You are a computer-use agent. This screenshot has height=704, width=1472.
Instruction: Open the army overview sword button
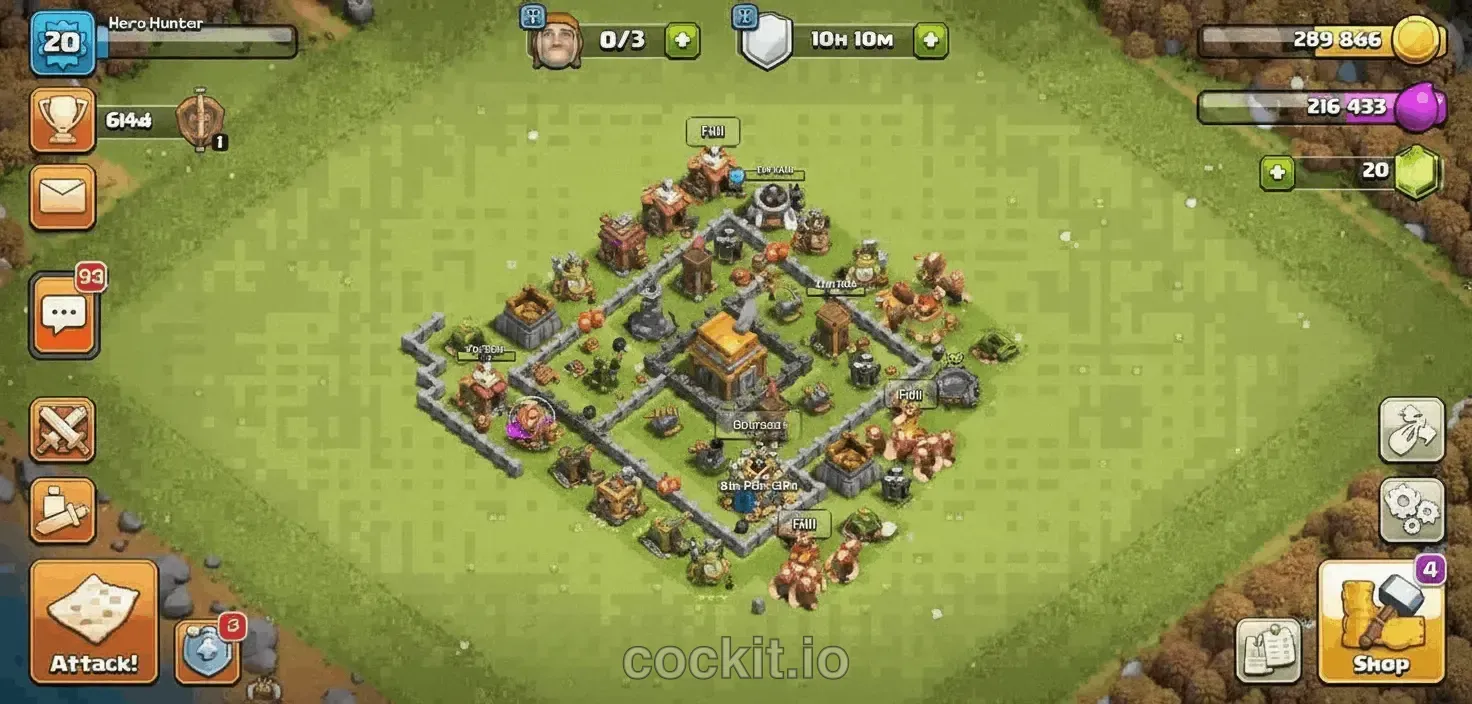click(62, 510)
